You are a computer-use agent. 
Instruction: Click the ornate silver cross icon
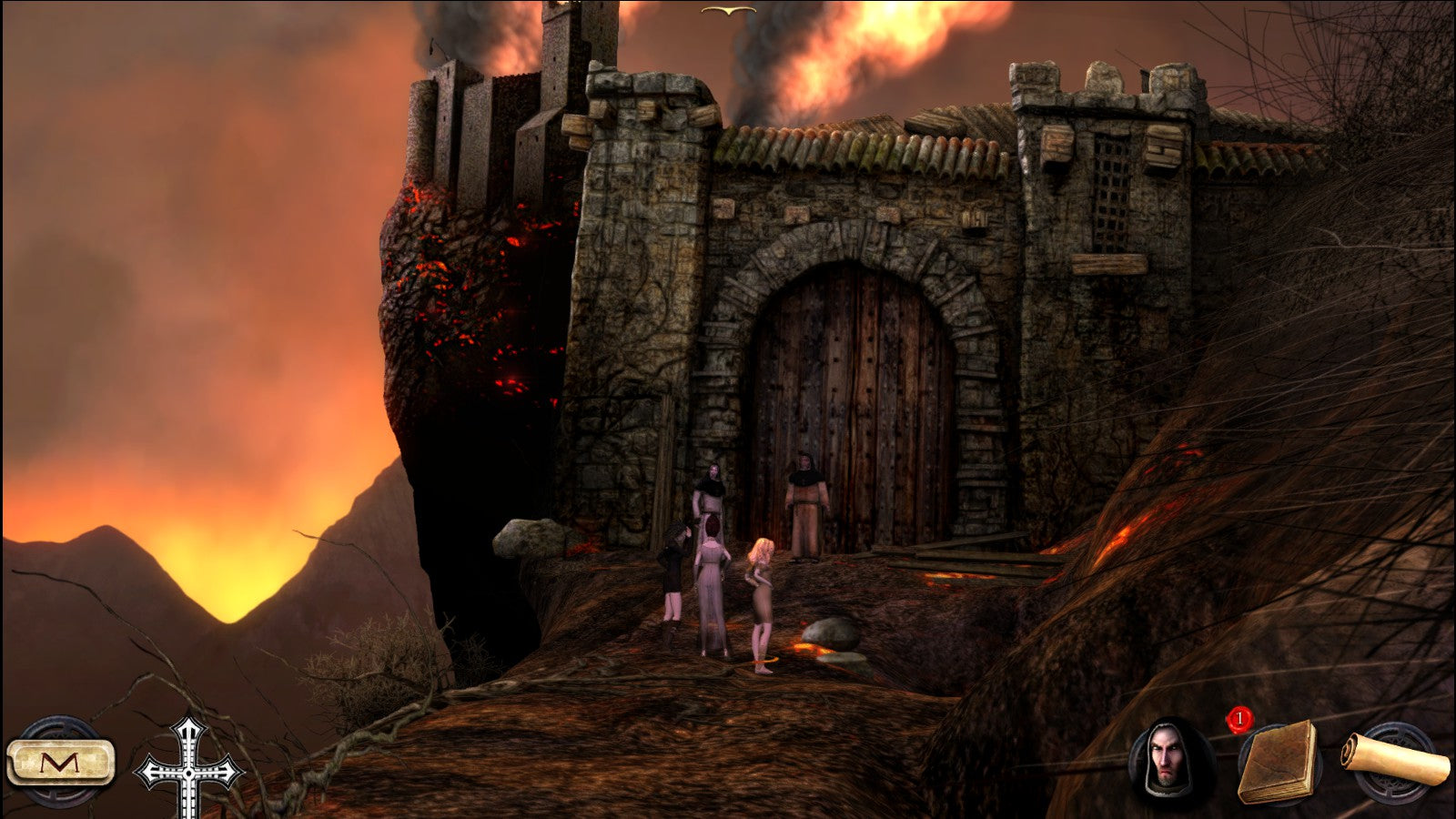(188, 769)
